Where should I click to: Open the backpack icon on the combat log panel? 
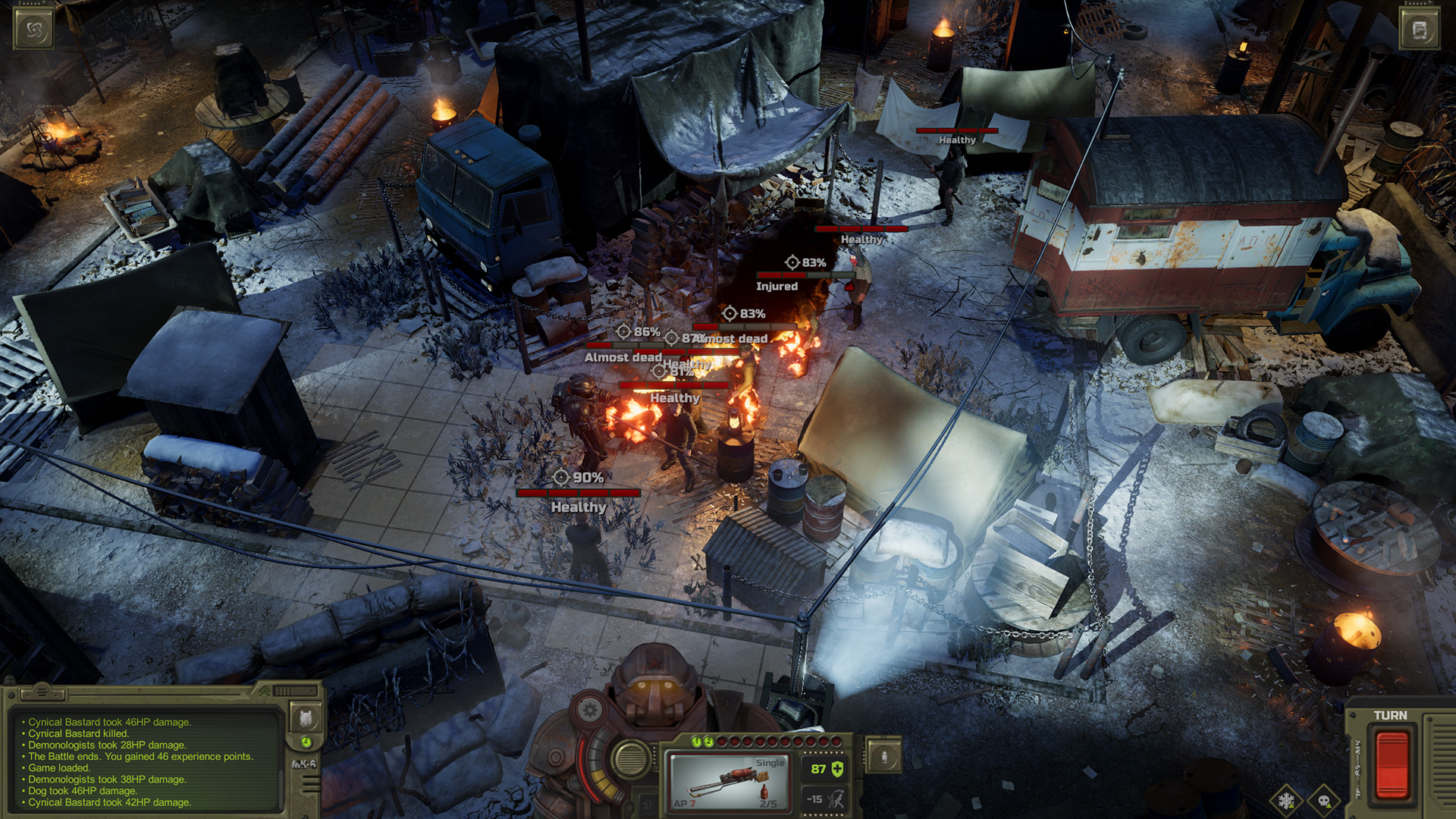[304, 719]
